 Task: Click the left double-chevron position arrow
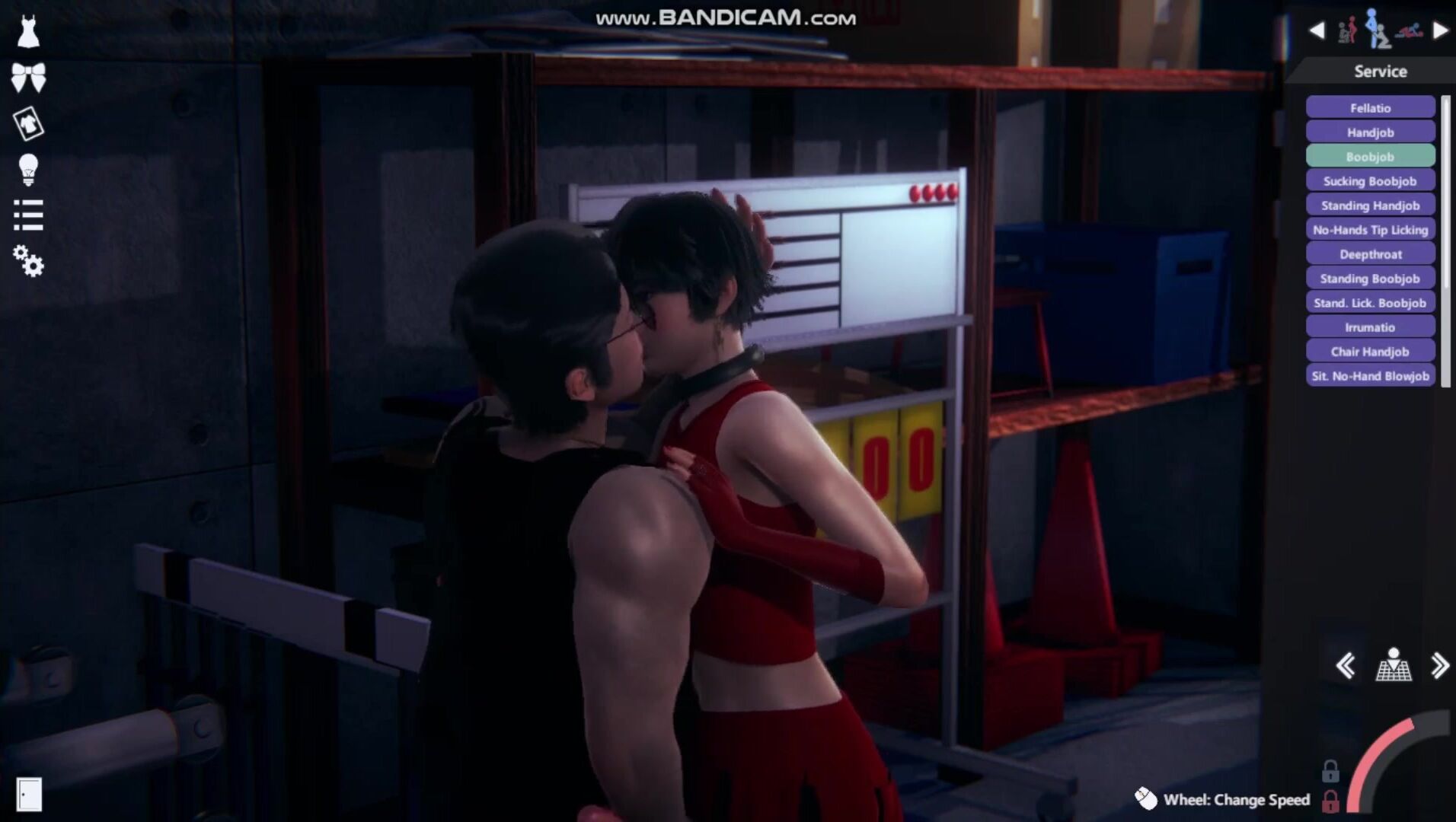click(x=1346, y=666)
